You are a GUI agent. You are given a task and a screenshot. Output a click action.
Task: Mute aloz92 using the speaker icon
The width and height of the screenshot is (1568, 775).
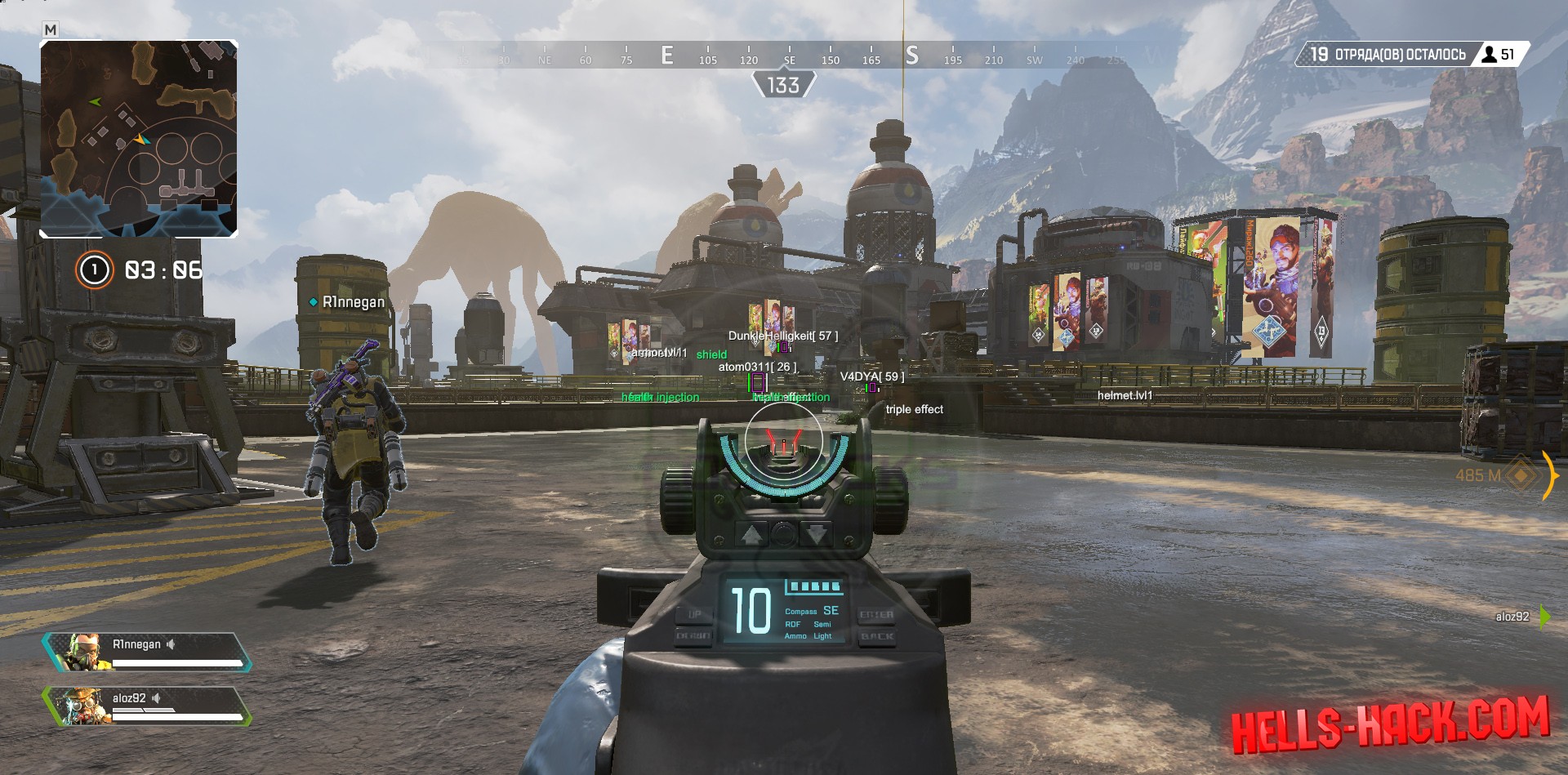point(156,699)
